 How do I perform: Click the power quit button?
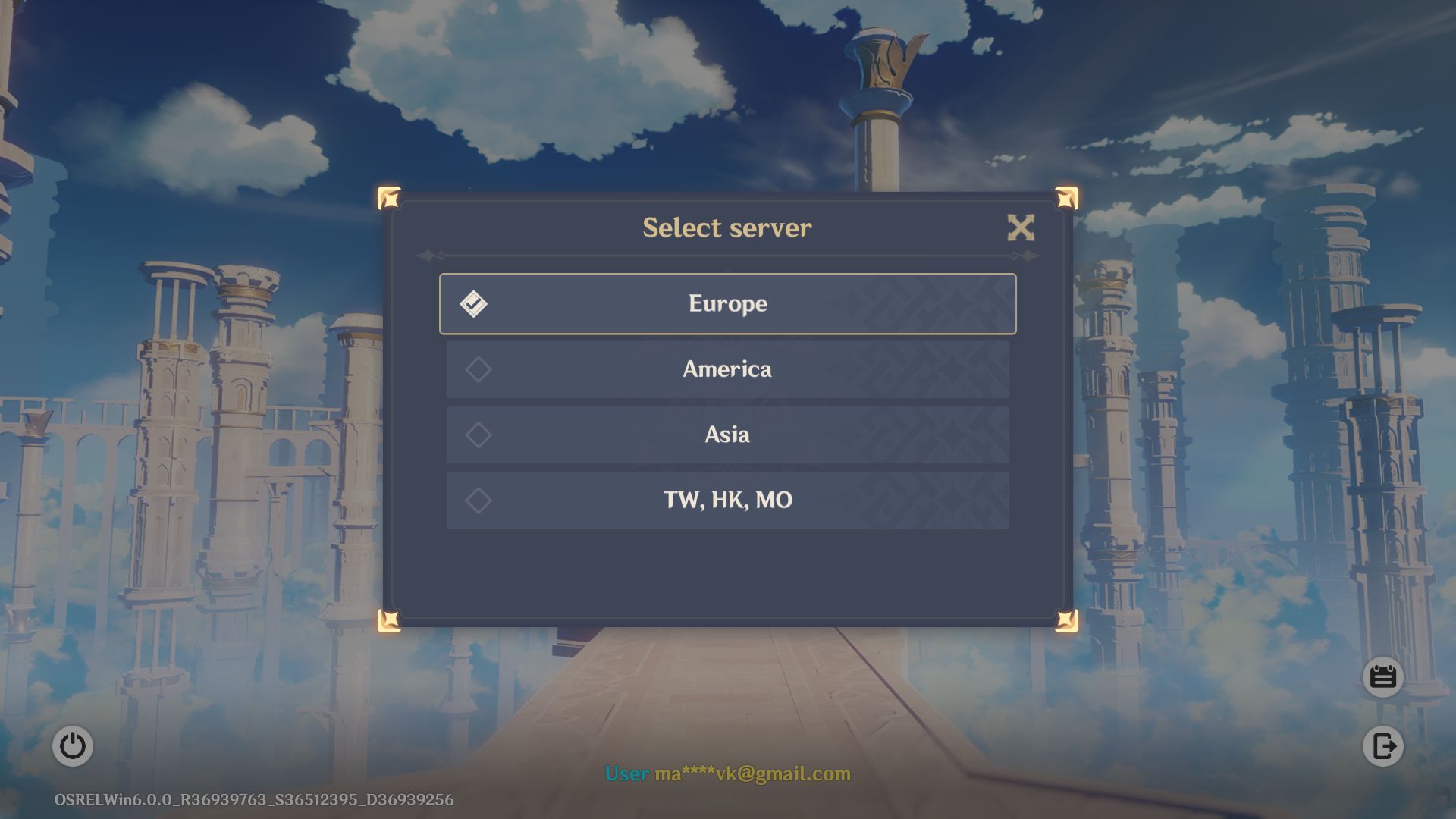[x=73, y=746]
